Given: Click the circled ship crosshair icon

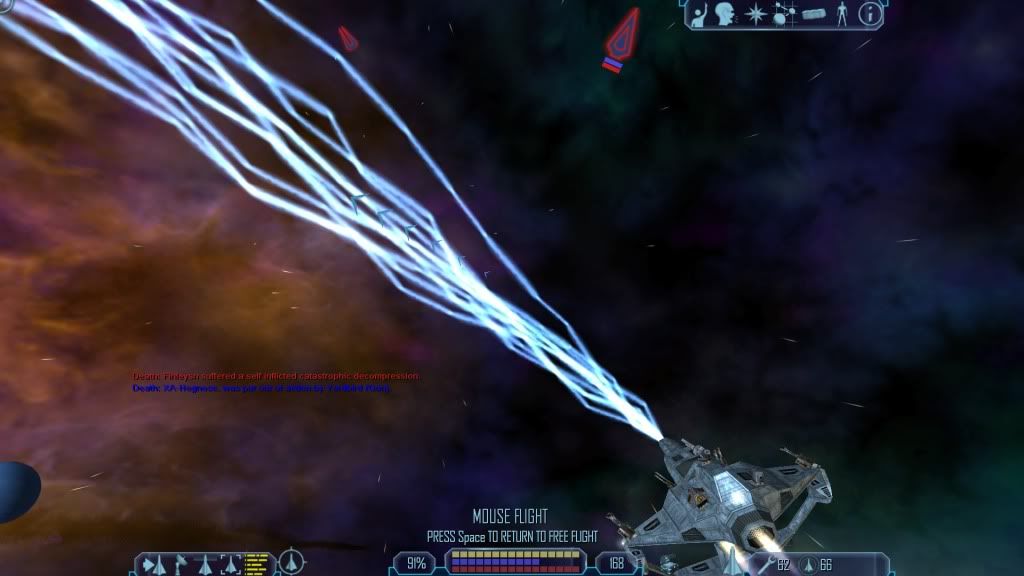Looking at the screenshot, I should [x=291, y=562].
